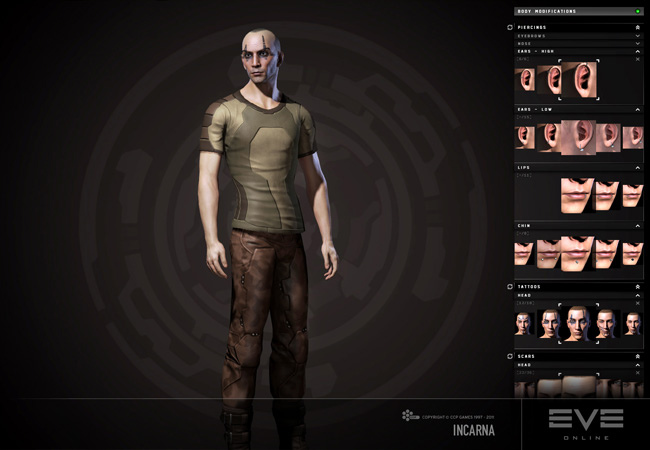650x450 pixels.
Task: Select the highlighted head tattoo thumbnail
Action: point(577,322)
